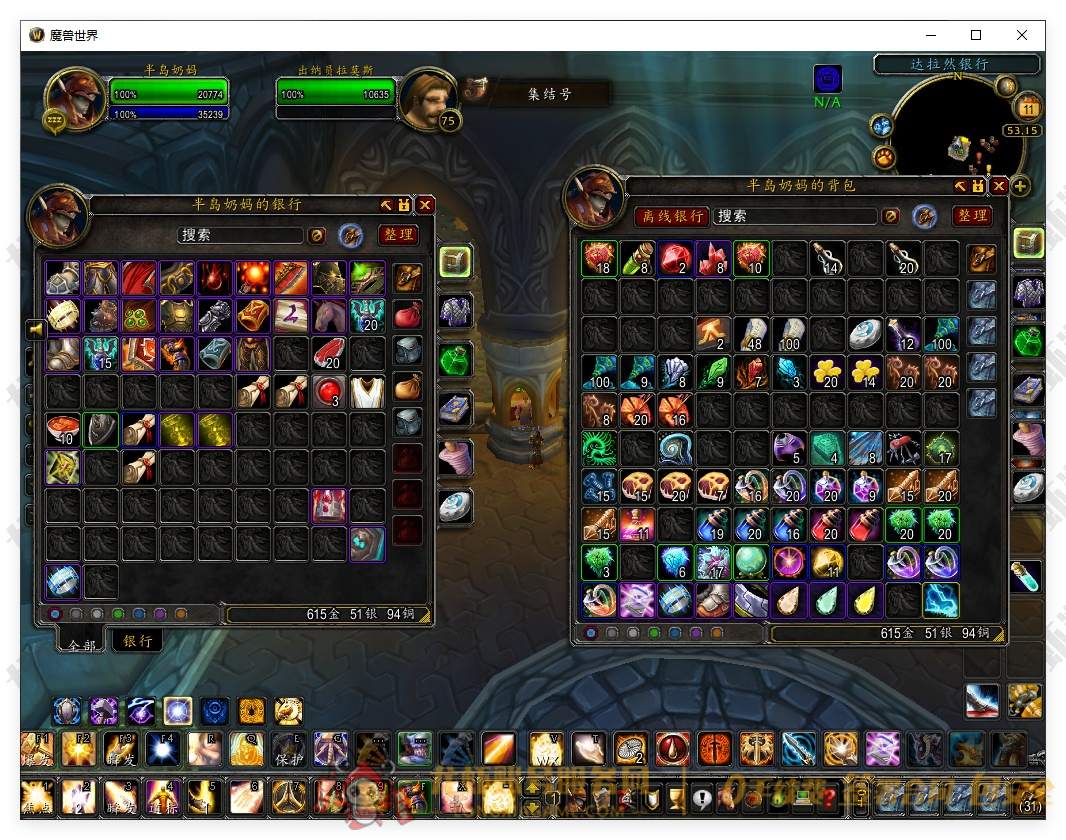
Task: Select the 全部 tab
Action: [82, 645]
